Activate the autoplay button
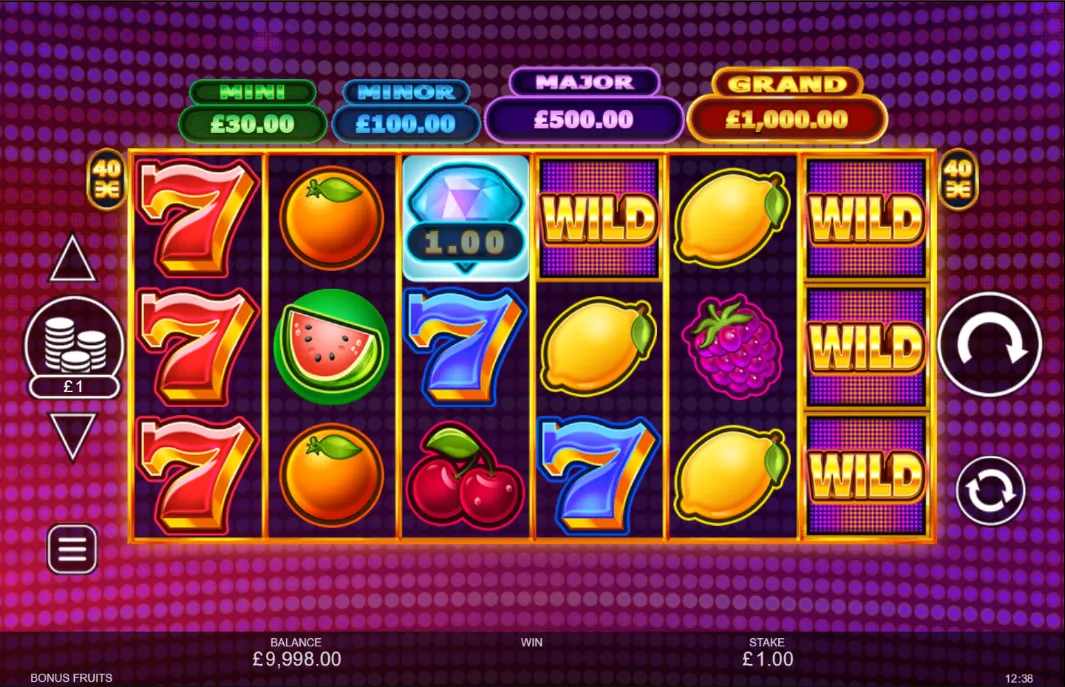This screenshot has height=687, width=1065. (x=990, y=490)
